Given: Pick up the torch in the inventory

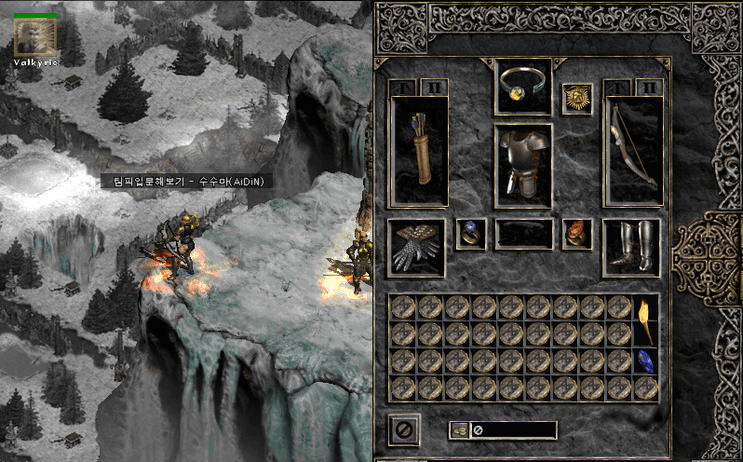Looking at the screenshot, I should click(645, 318).
